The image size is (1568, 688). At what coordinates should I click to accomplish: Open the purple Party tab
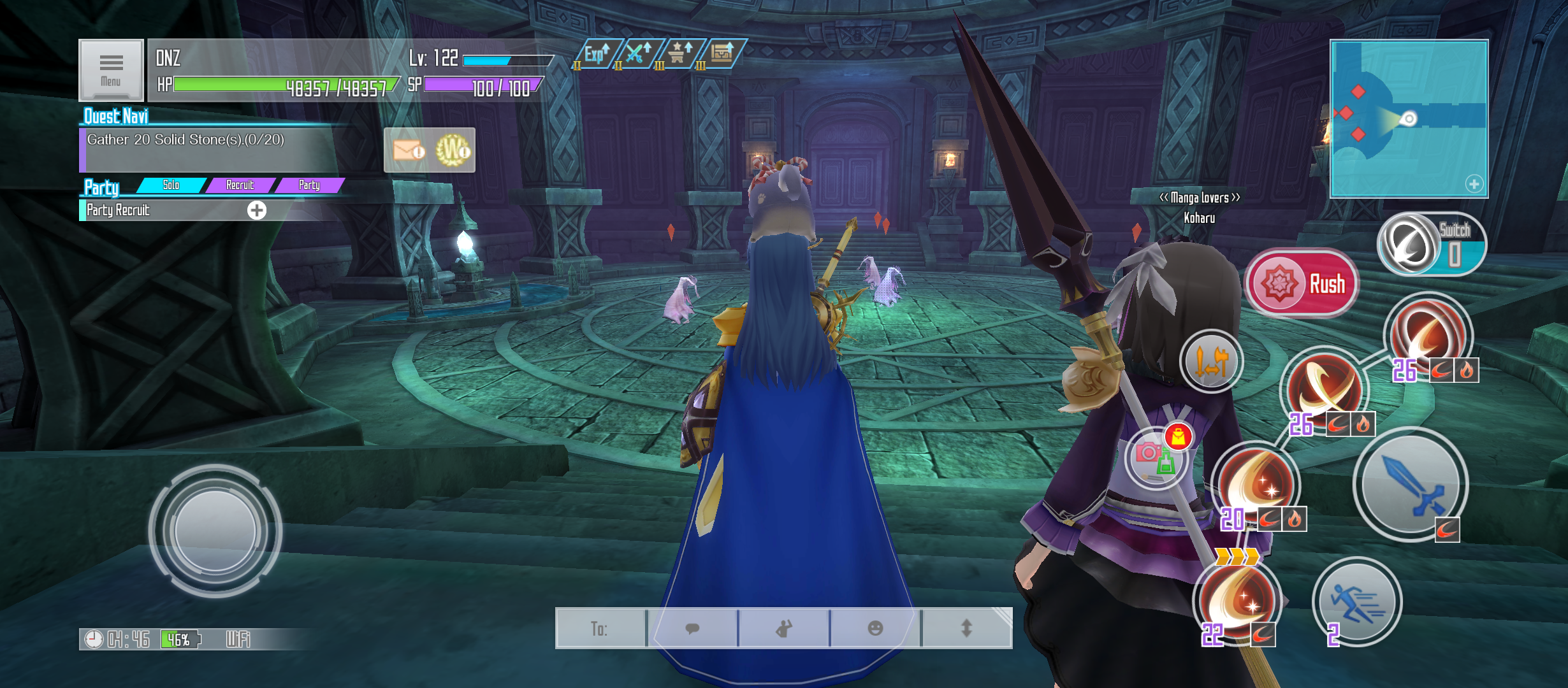point(310,185)
